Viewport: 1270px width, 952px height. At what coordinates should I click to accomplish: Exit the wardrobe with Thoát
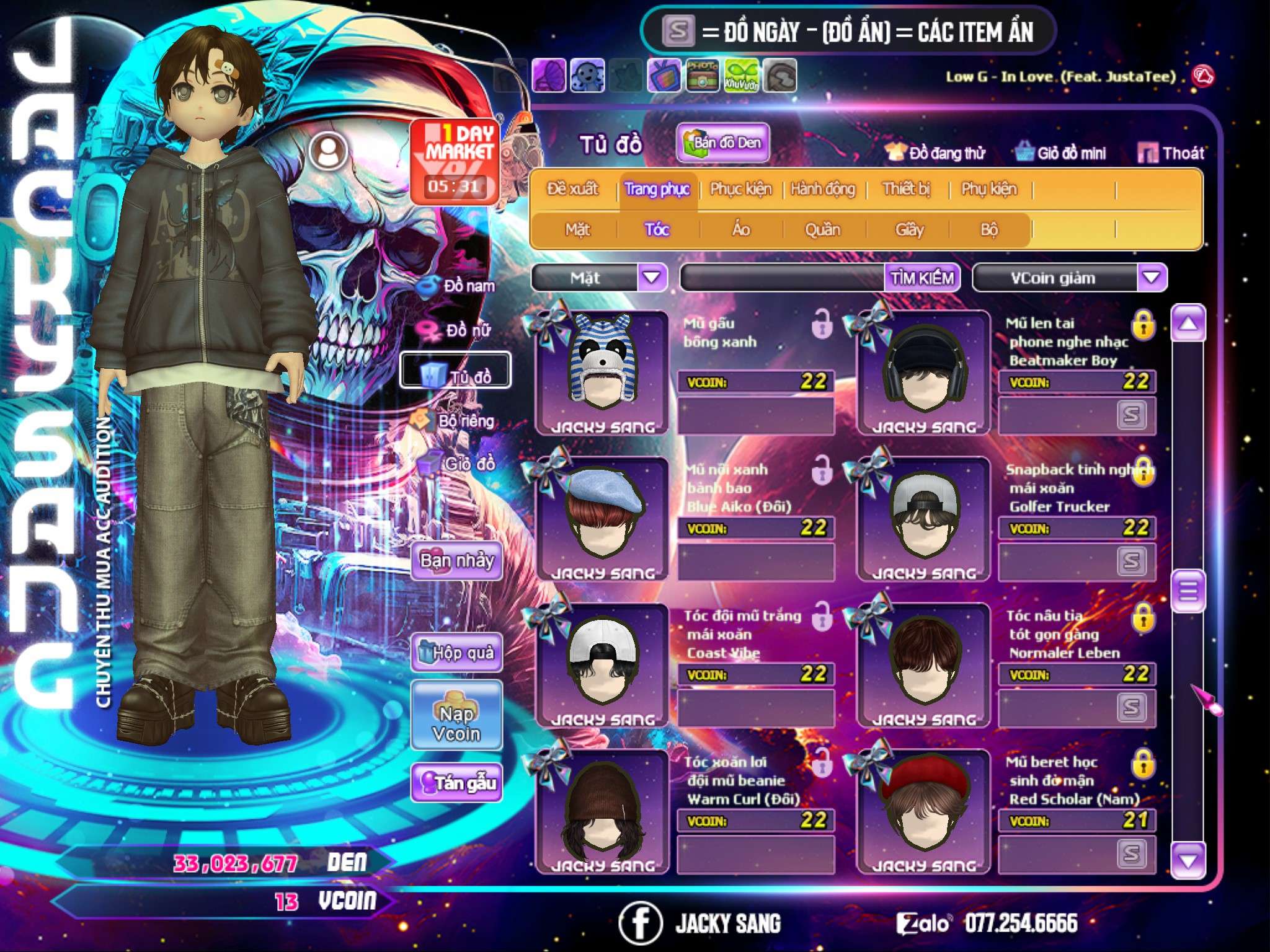click(x=1171, y=153)
